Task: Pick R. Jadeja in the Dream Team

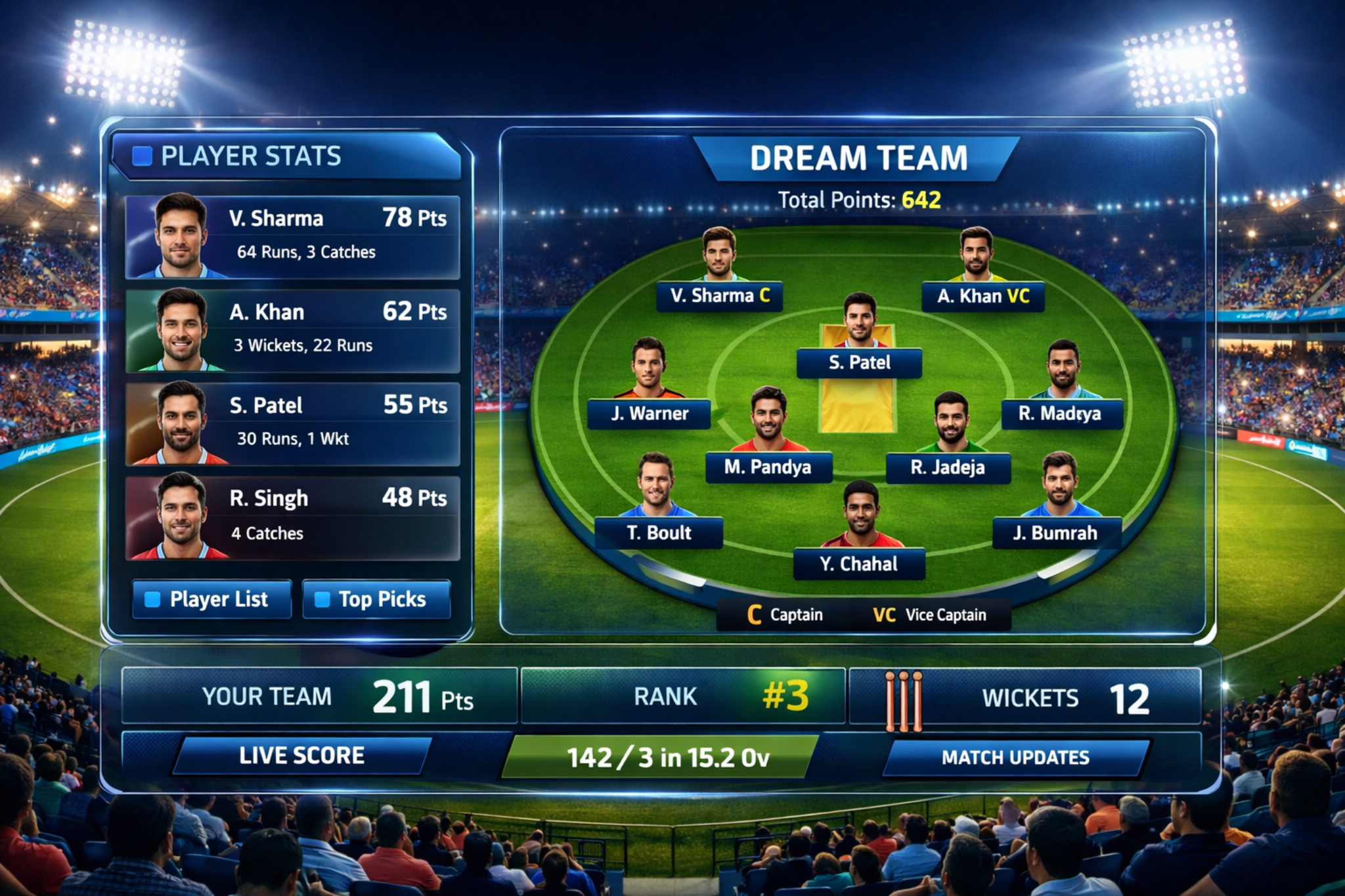Action: (948, 467)
